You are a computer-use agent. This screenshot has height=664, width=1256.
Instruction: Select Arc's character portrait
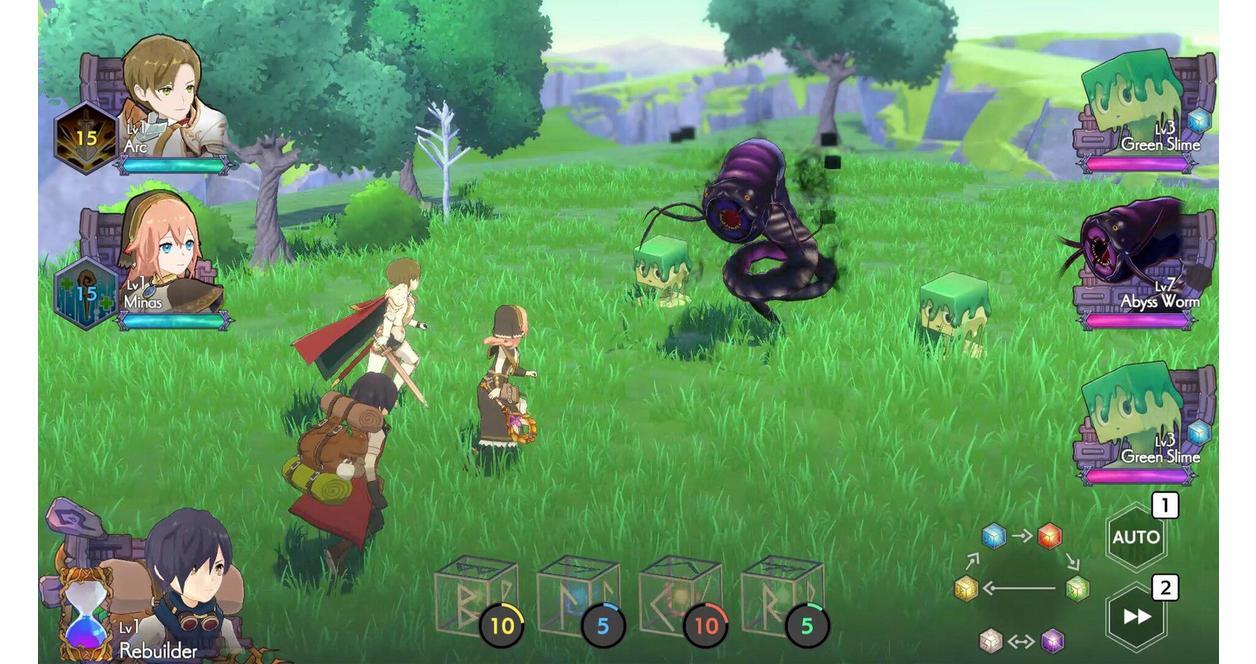pyautogui.click(x=165, y=95)
